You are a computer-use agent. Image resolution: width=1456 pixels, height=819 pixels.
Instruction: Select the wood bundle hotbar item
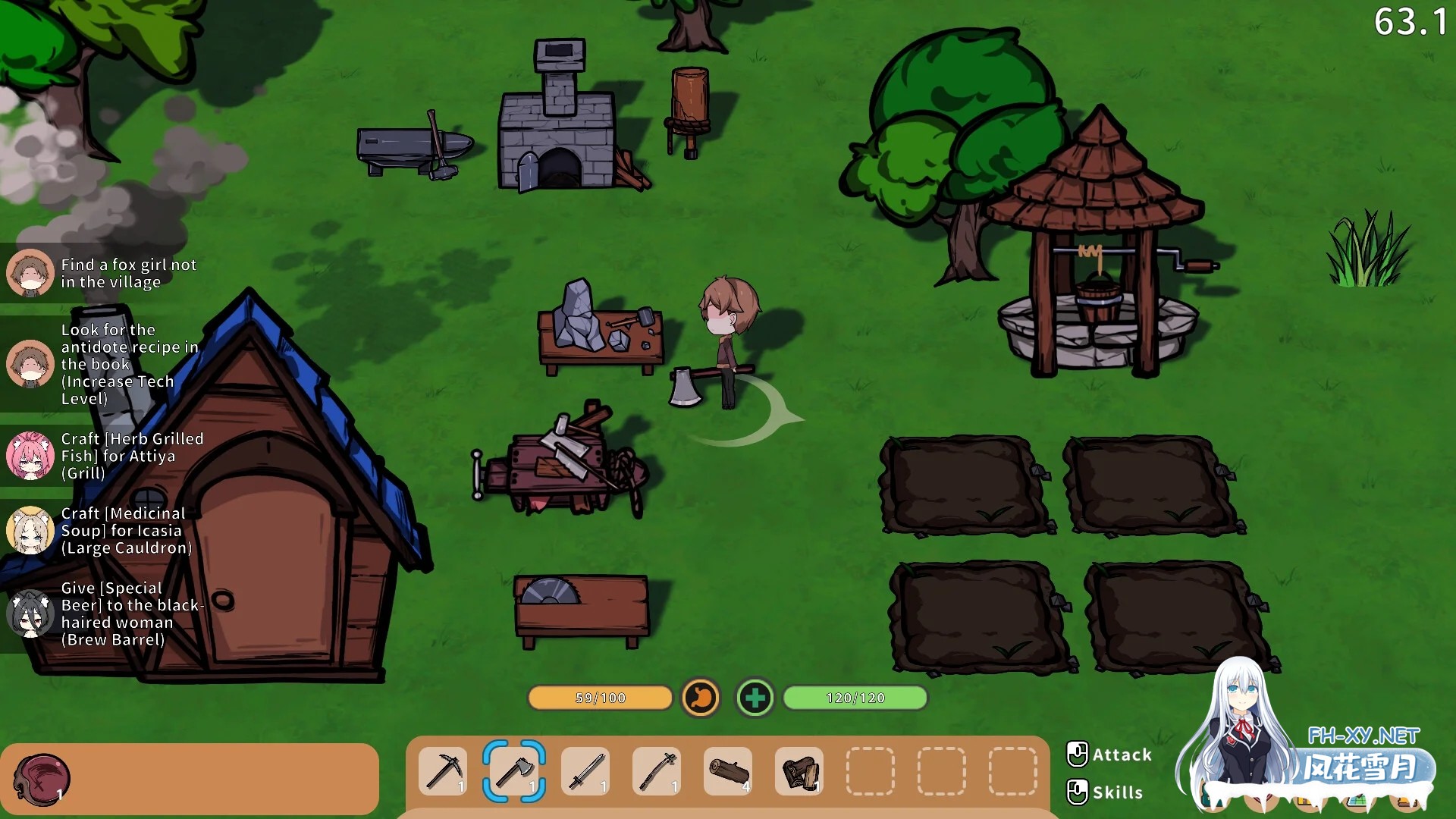[799, 771]
